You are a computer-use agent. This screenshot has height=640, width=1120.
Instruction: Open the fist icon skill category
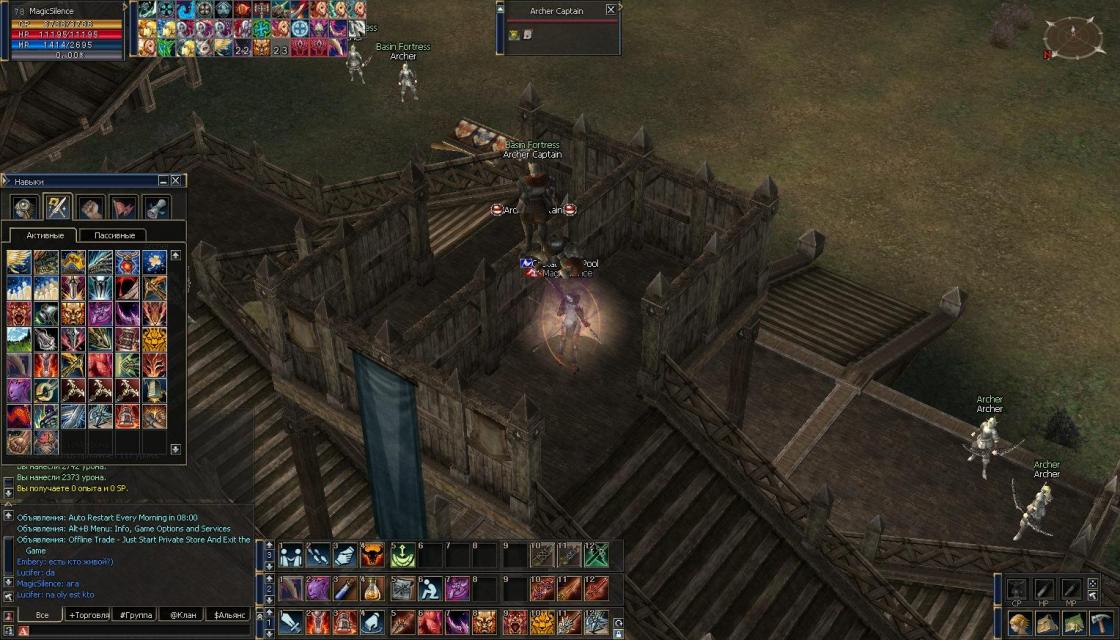pos(91,208)
